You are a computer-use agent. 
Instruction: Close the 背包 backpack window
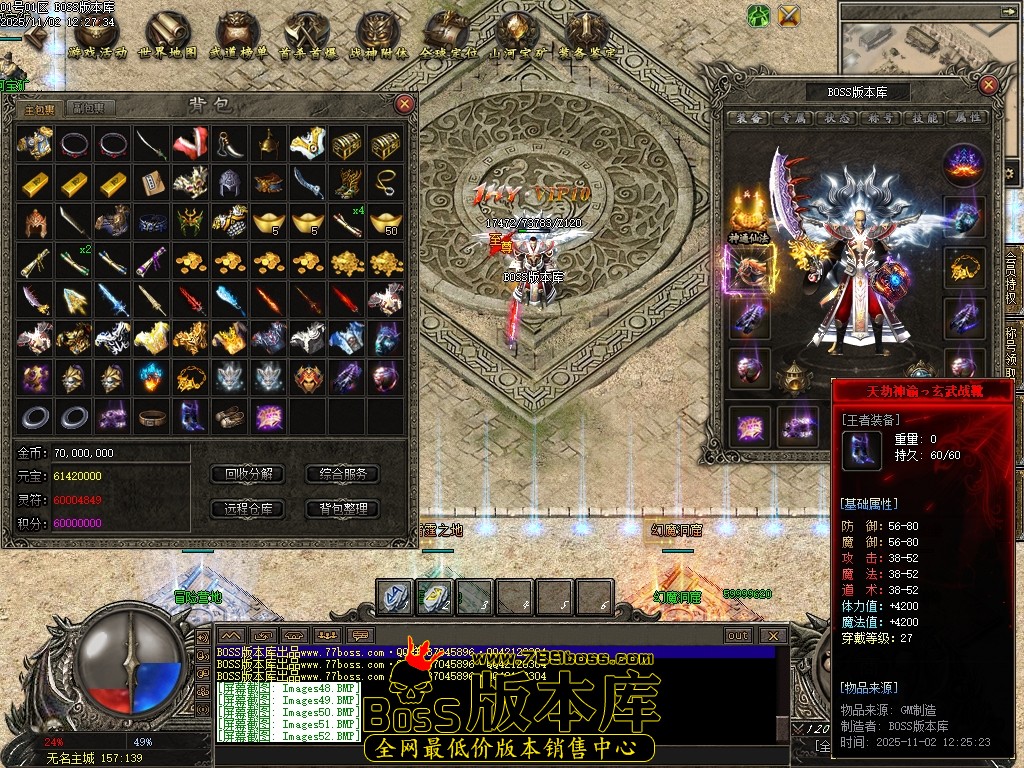click(404, 103)
